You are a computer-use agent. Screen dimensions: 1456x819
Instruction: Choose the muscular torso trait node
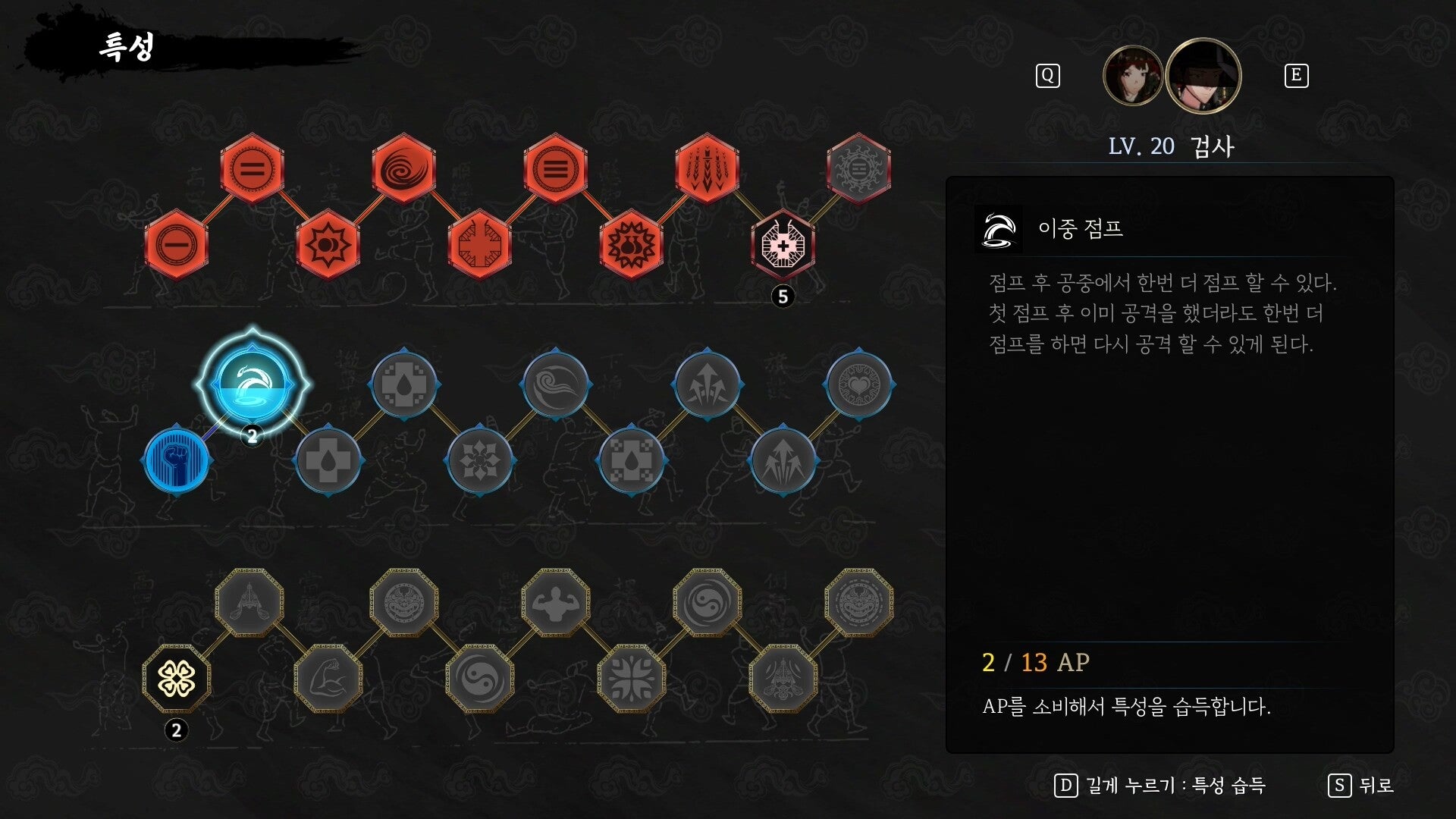click(x=555, y=602)
